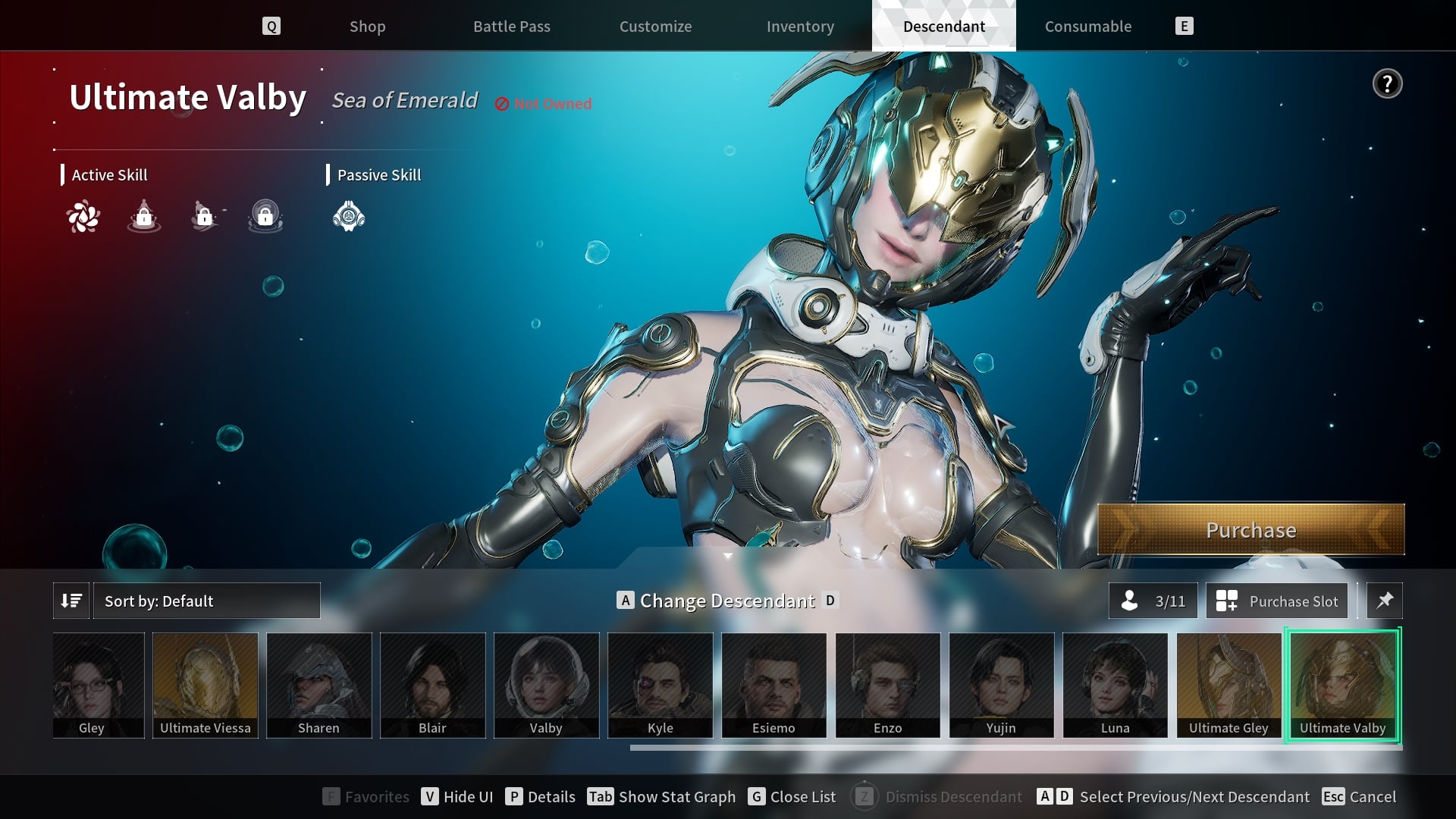Viewport: 1456px width, 819px height.
Task: Open the Inventory tab
Action: pyautogui.click(x=800, y=27)
